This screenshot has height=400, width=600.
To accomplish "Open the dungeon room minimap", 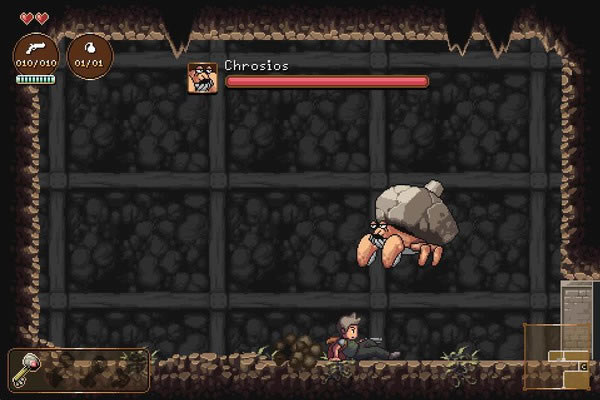I will [x=556, y=357].
